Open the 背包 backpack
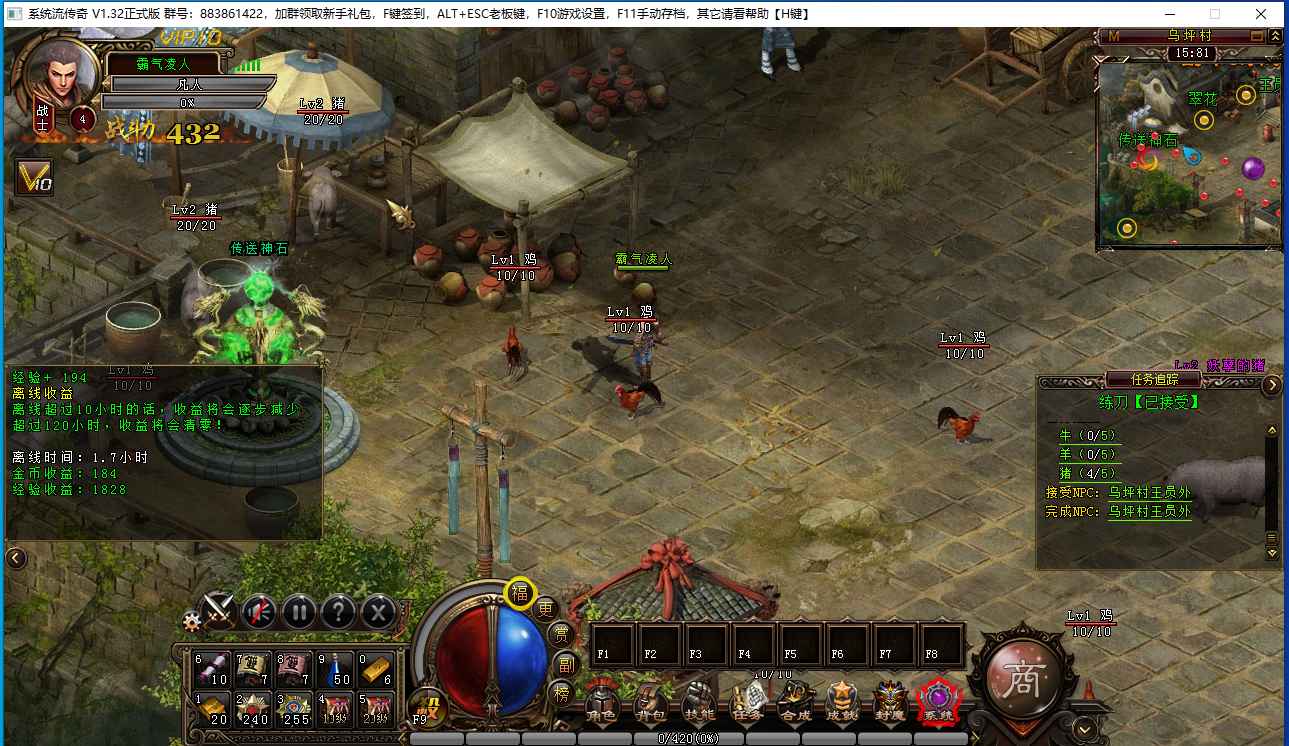 coord(650,703)
